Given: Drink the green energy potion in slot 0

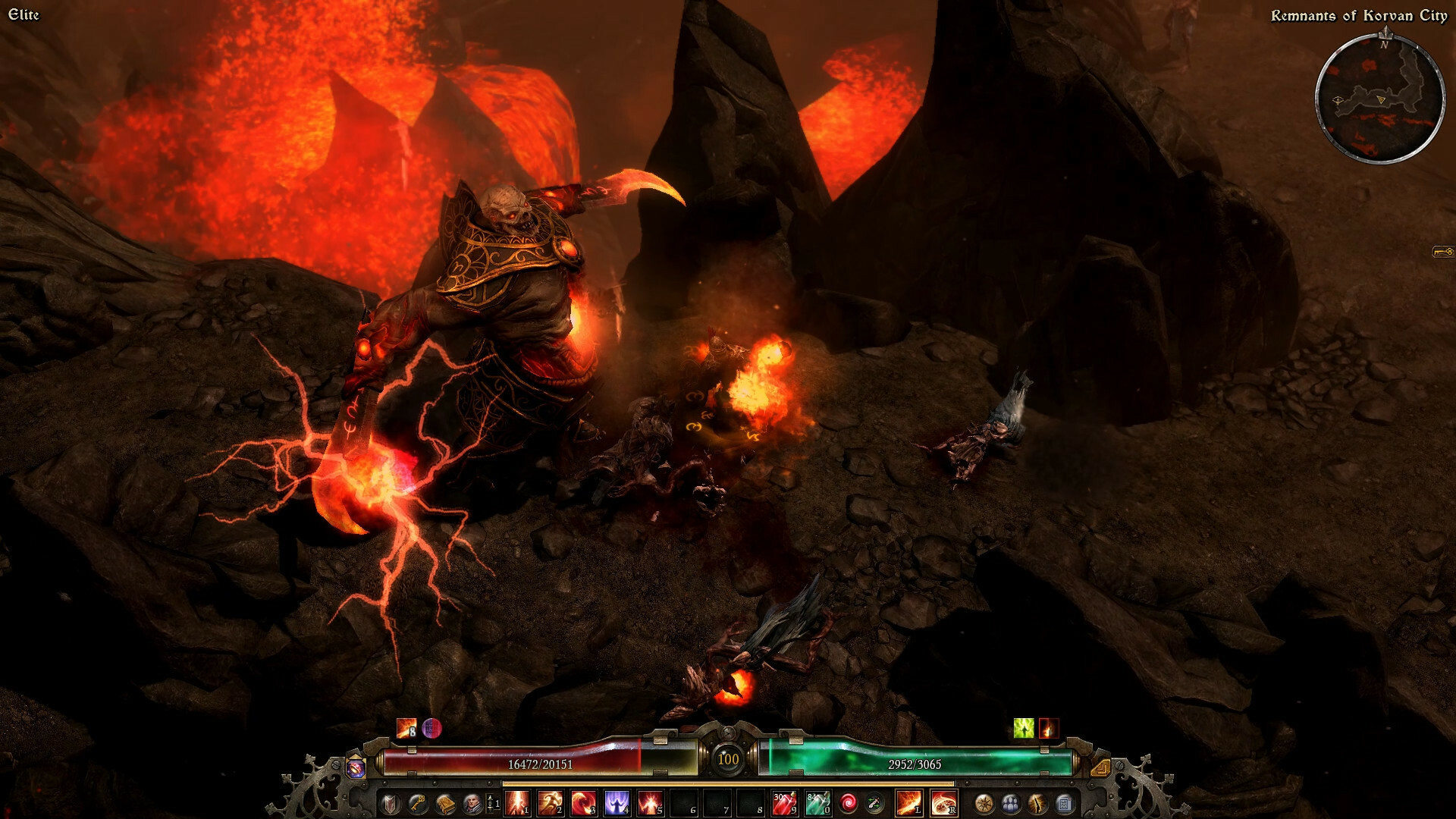Looking at the screenshot, I should 819,804.
